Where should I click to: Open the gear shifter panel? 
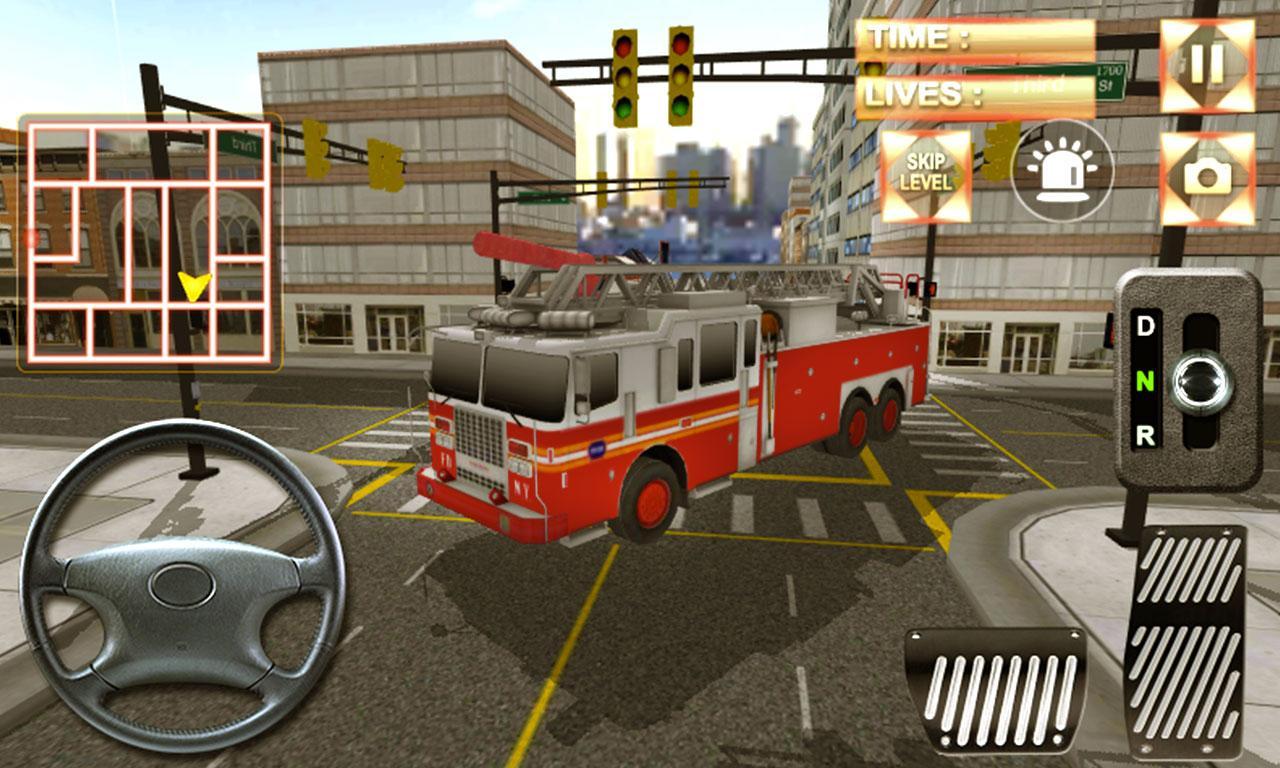pos(1180,380)
